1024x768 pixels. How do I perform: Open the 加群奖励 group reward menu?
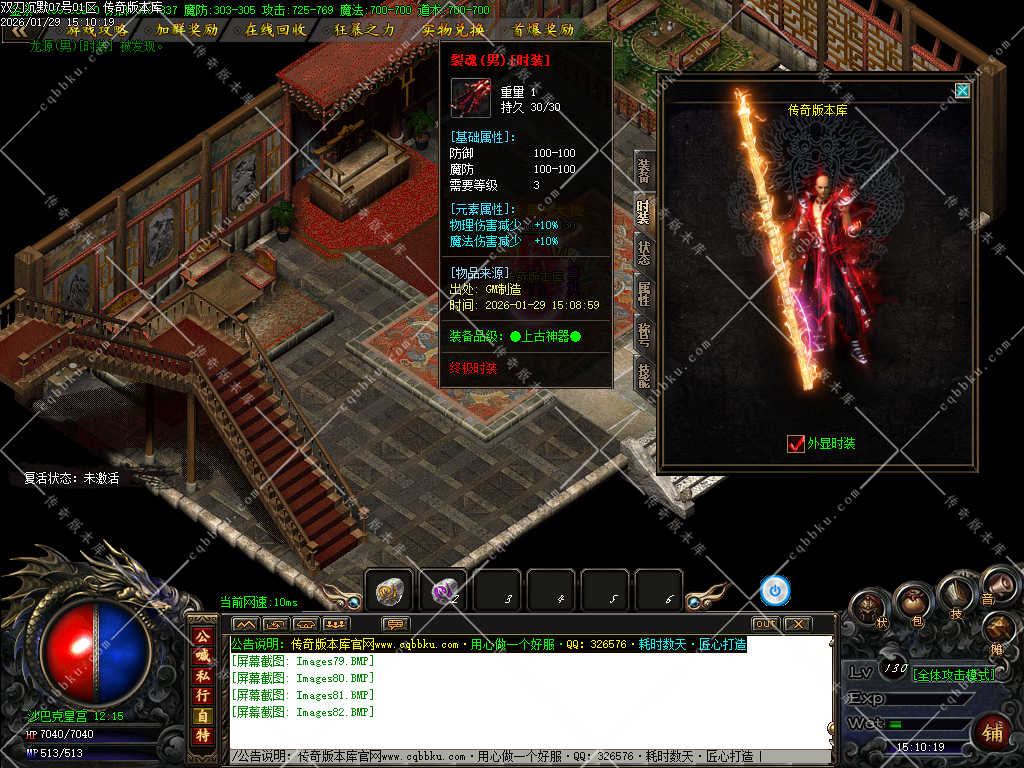[x=187, y=30]
